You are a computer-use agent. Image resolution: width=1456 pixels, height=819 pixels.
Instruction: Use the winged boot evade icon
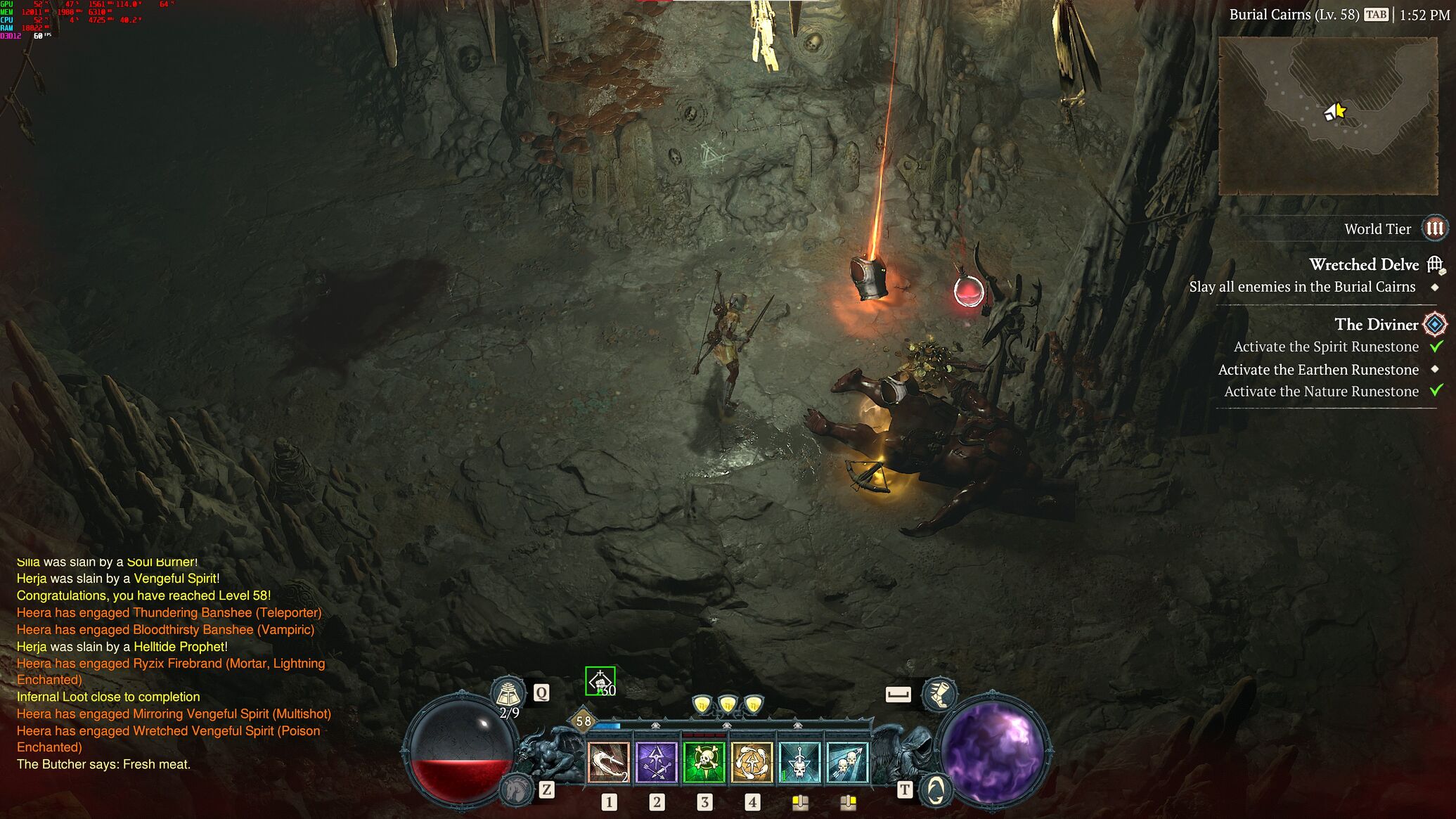click(939, 694)
